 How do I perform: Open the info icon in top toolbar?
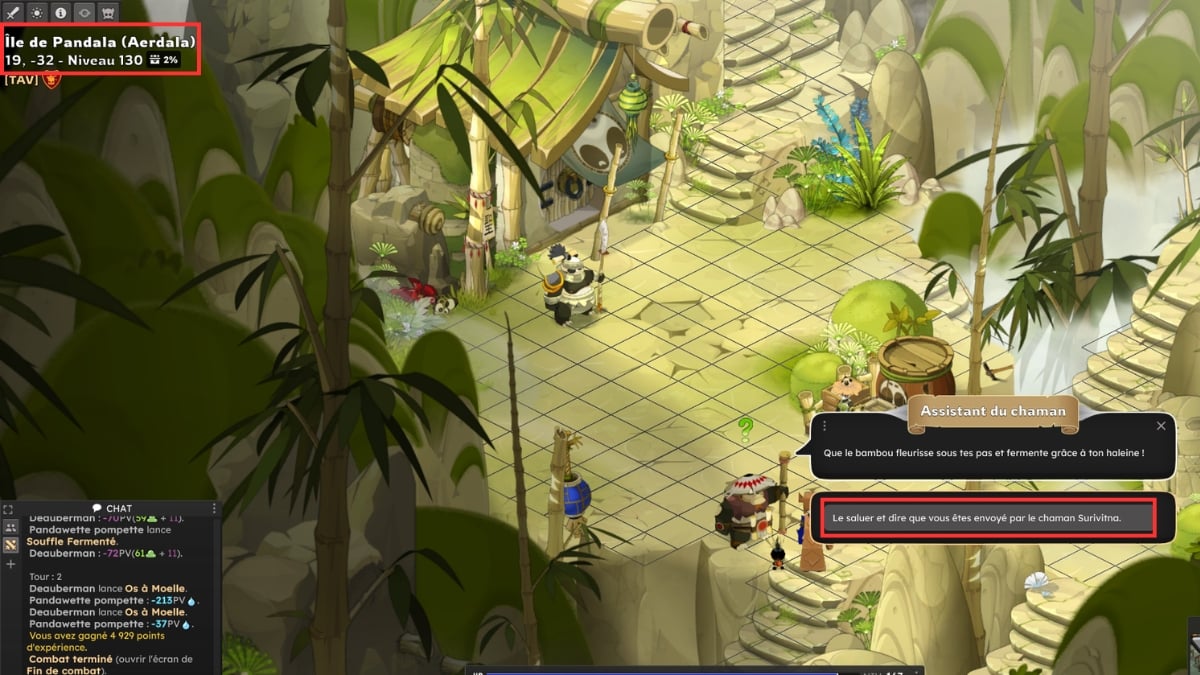click(61, 13)
